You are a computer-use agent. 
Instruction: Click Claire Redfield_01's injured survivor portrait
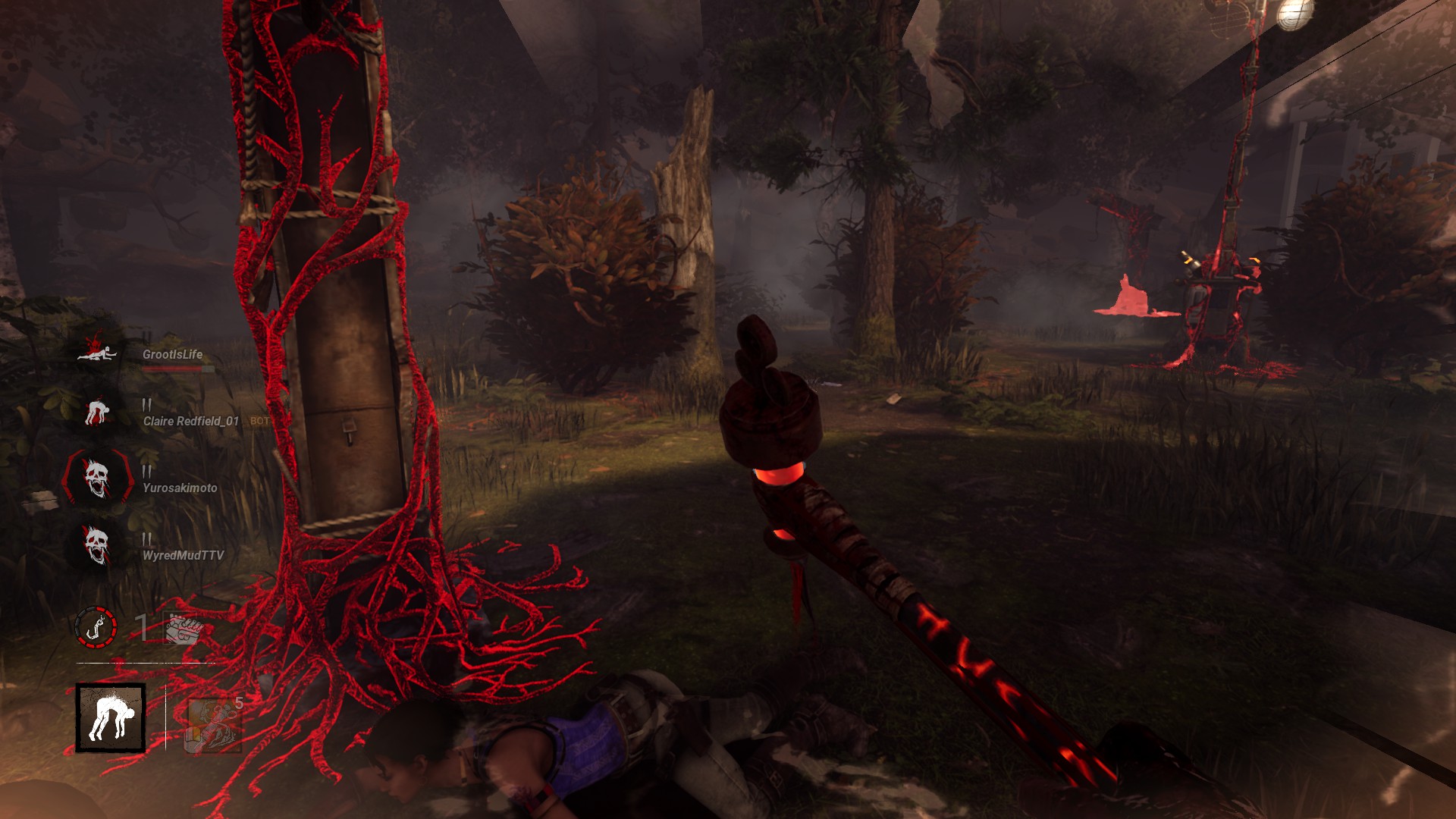pyautogui.click(x=96, y=413)
